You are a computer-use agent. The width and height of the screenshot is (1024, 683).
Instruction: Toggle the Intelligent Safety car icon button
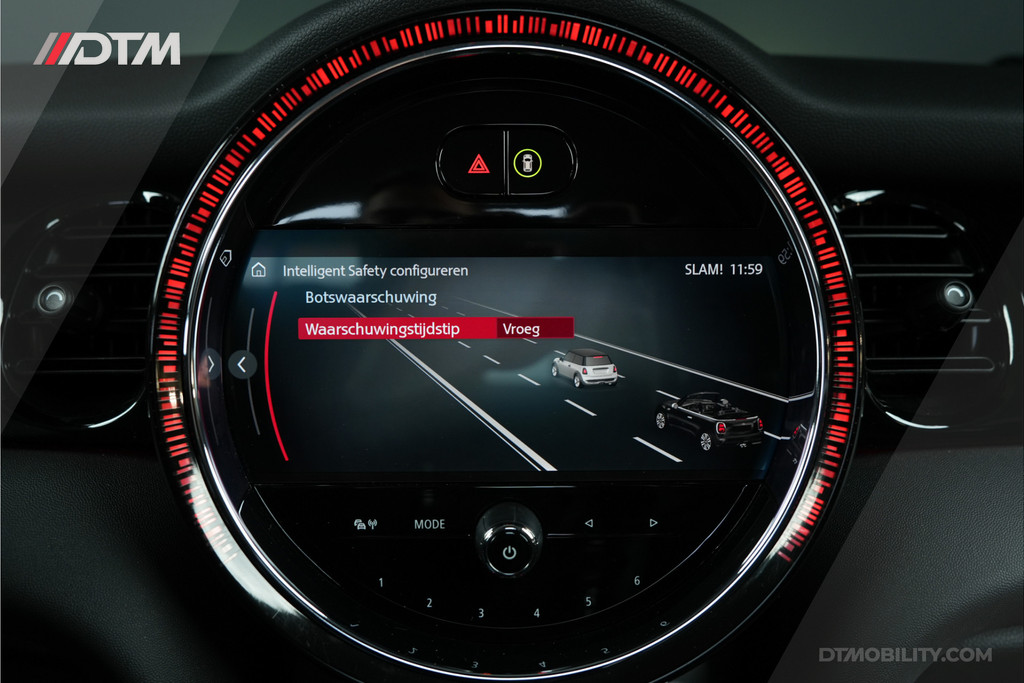coord(527,162)
